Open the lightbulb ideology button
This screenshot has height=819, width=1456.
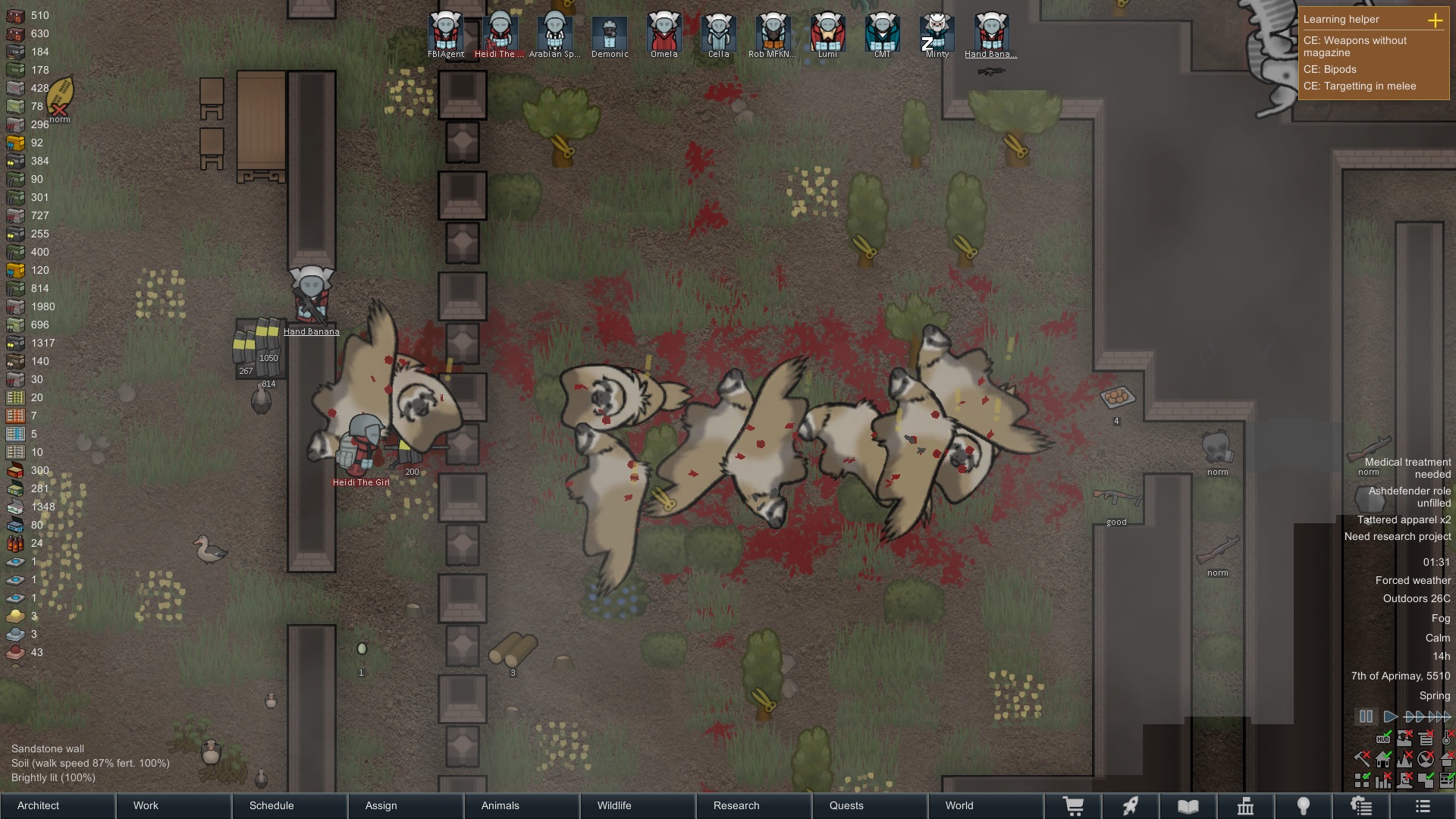(1304, 806)
